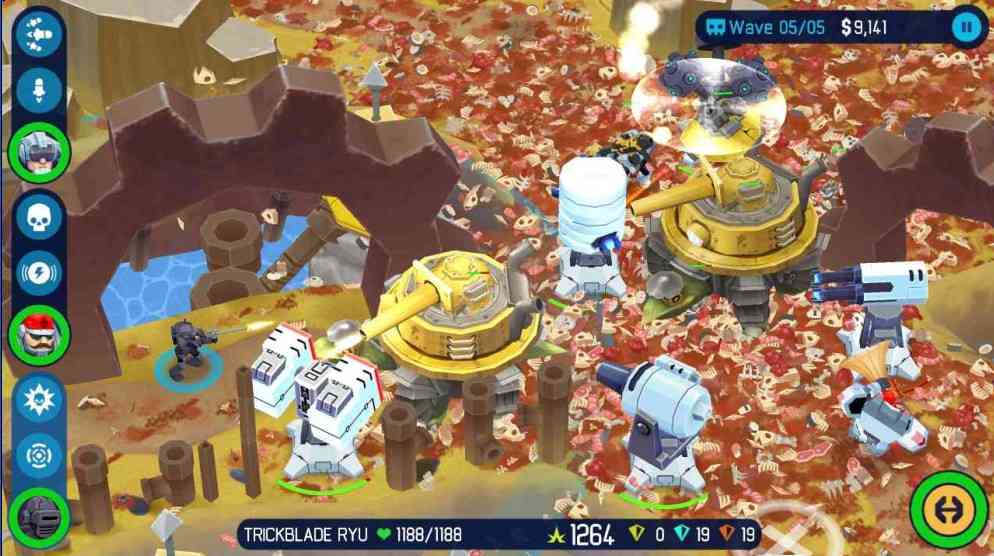Activate the missile drop ability
The image size is (994, 556).
tap(40, 91)
